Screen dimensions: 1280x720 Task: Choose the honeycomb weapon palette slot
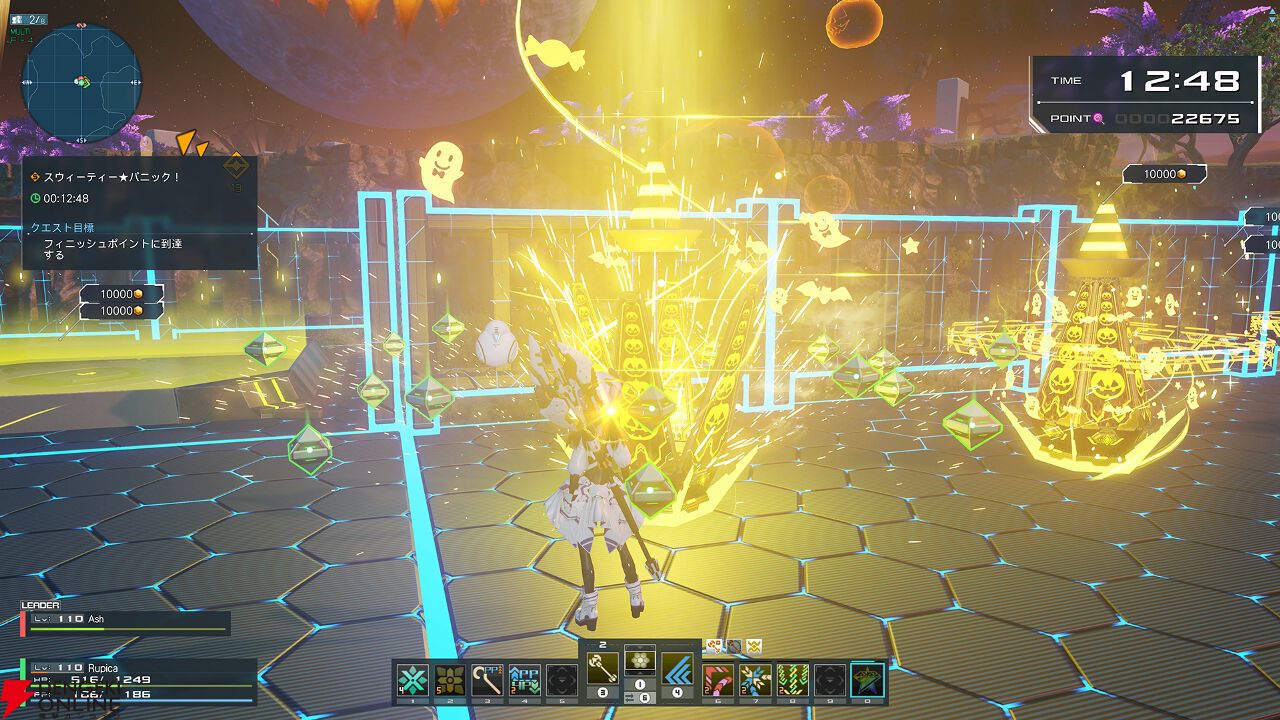640,660
